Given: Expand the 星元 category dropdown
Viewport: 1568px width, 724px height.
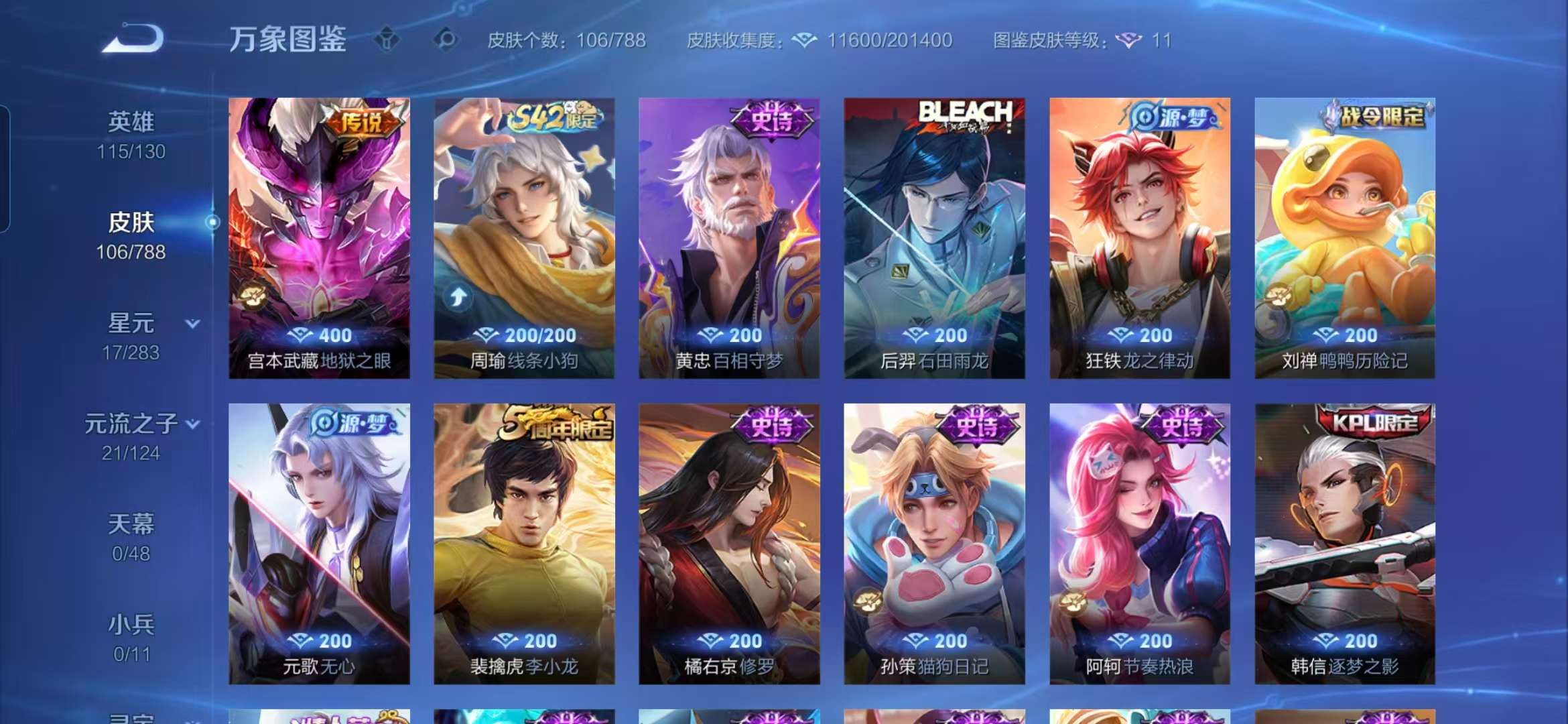Looking at the screenshot, I should pyautogui.click(x=192, y=322).
